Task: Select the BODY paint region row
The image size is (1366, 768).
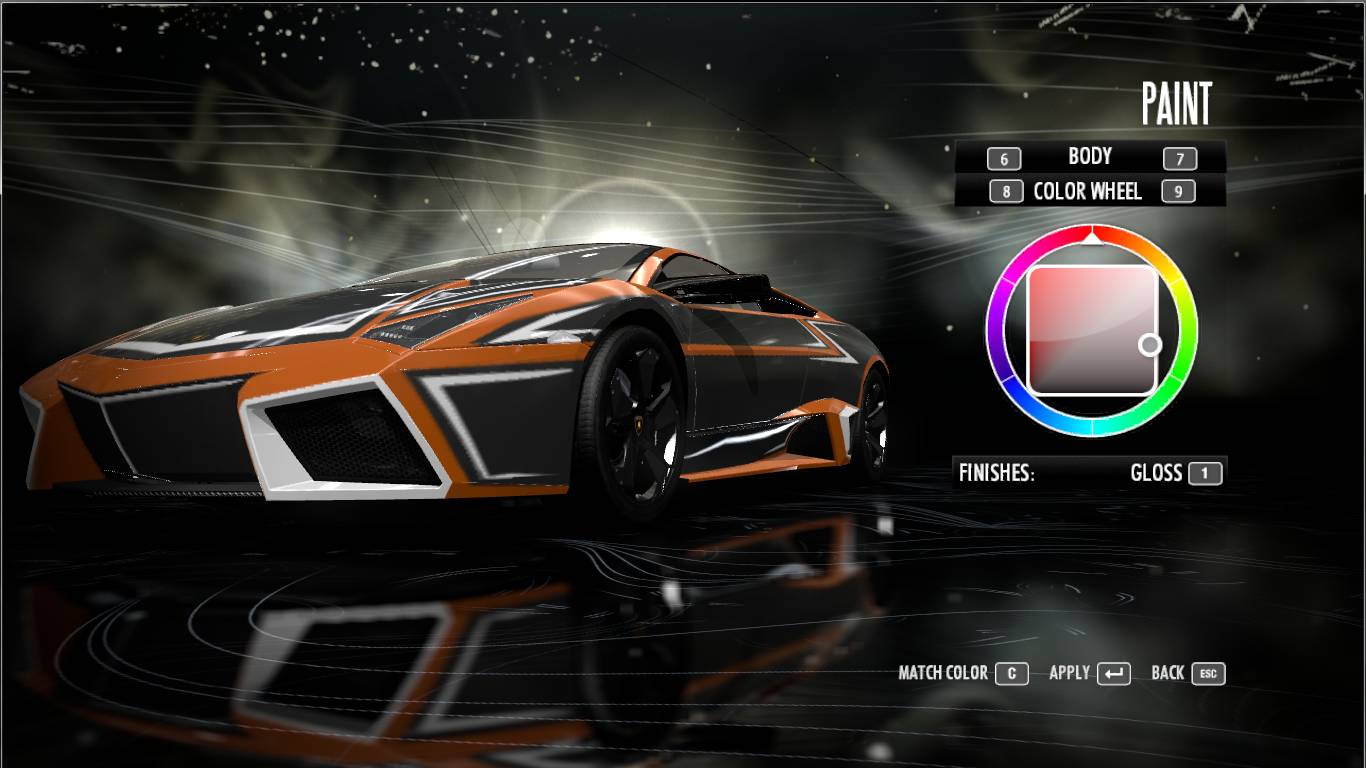Action: tap(1089, 157)
